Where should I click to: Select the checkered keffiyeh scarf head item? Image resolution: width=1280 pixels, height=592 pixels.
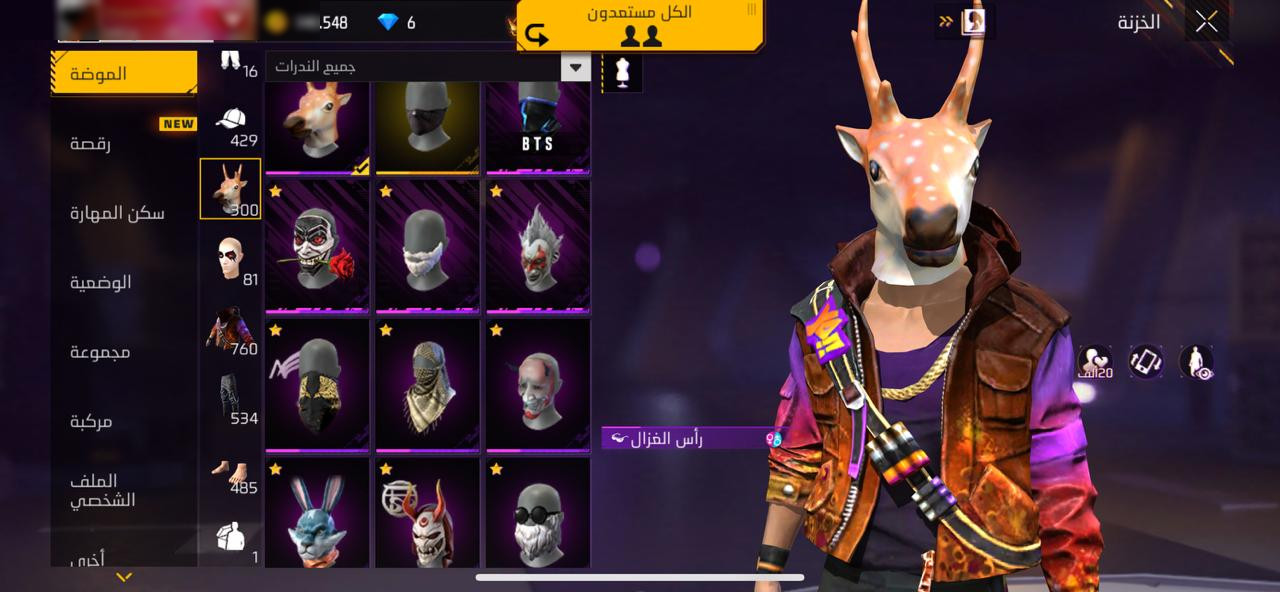point(427,385)
